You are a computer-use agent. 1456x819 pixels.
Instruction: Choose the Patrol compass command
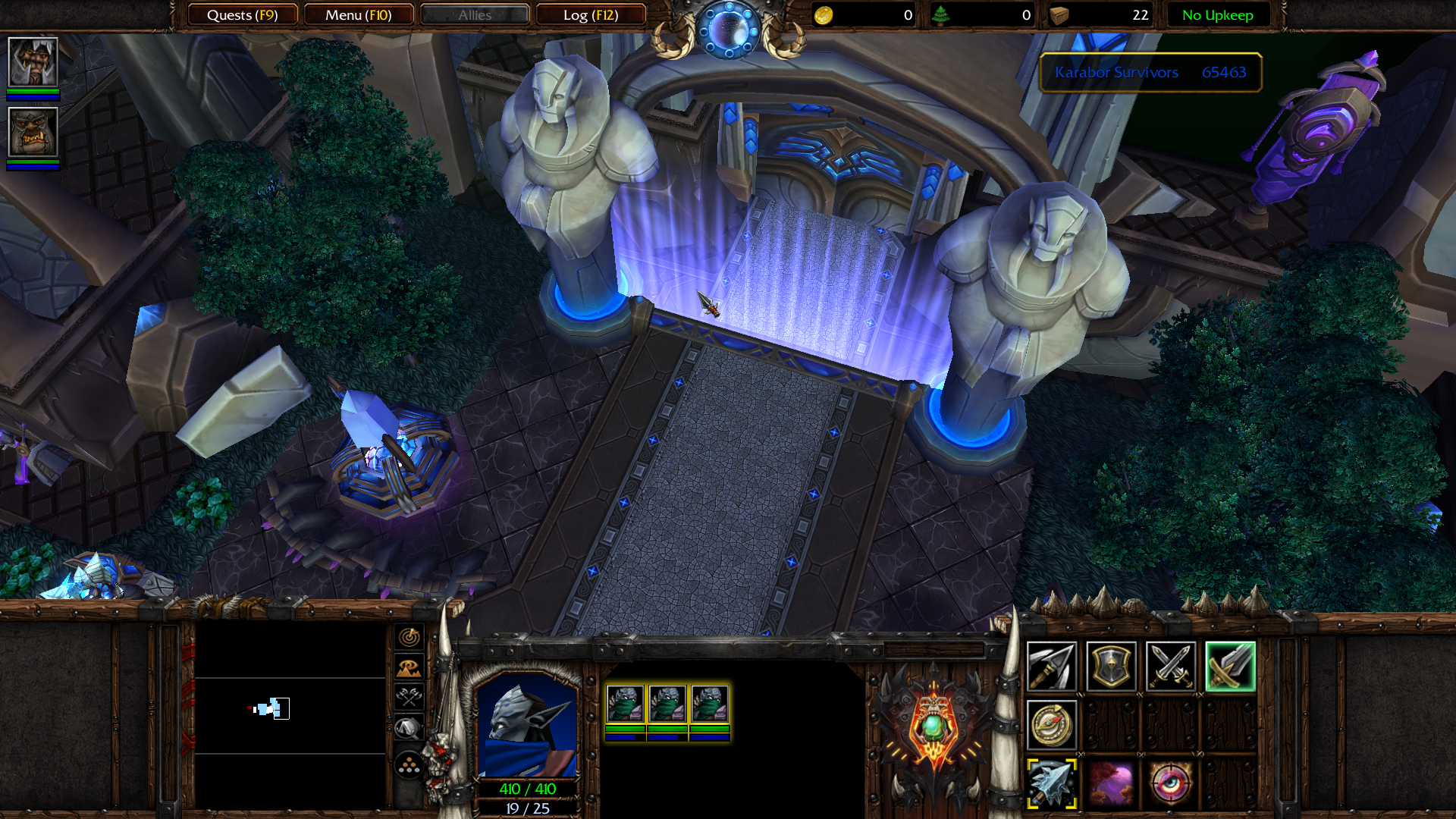tap(1051, 725)
